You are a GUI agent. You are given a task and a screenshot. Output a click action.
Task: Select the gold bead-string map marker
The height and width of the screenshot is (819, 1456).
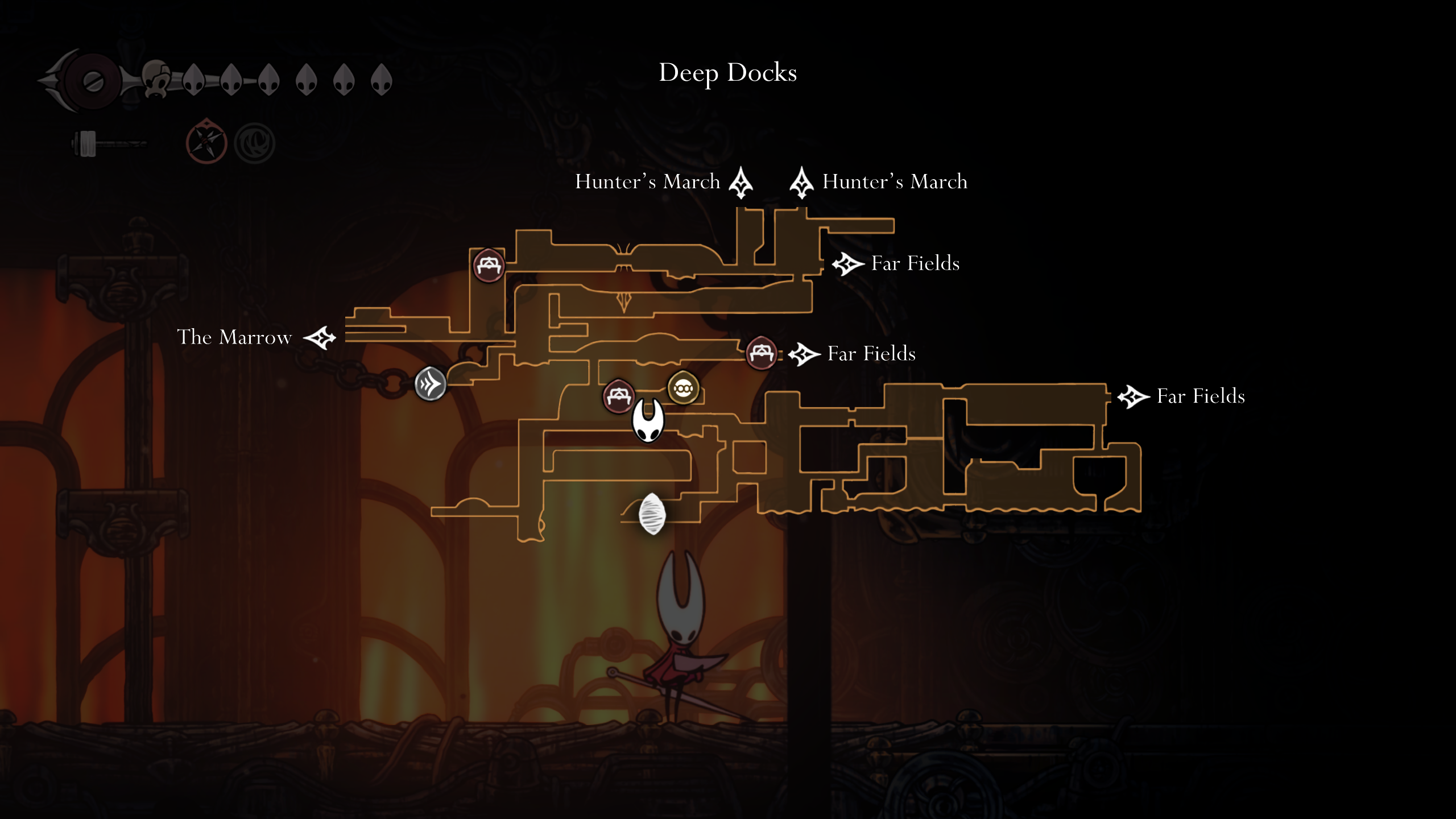click(x=682, y=388)
